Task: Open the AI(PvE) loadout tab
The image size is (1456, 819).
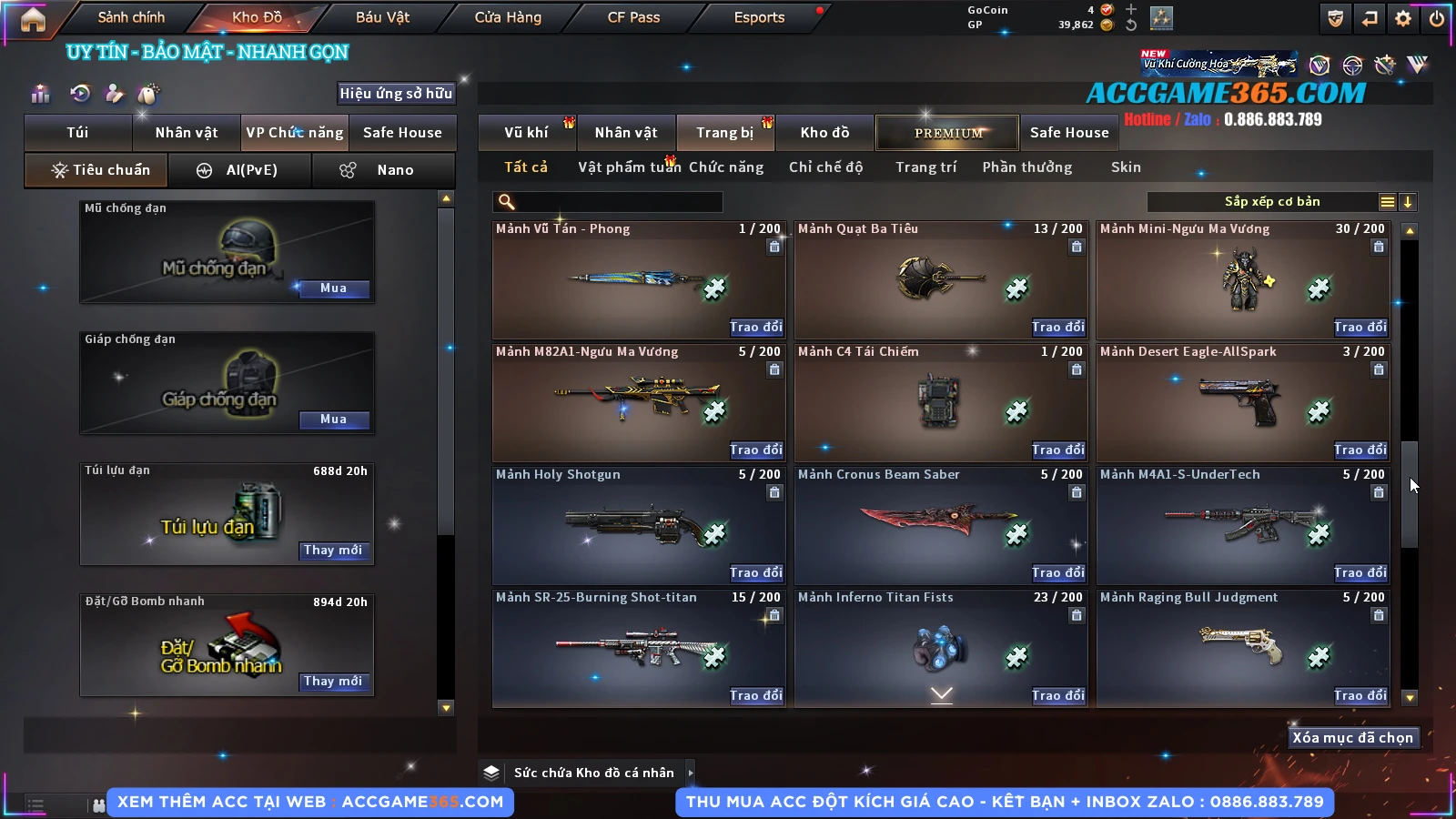Action: [240, 170]
